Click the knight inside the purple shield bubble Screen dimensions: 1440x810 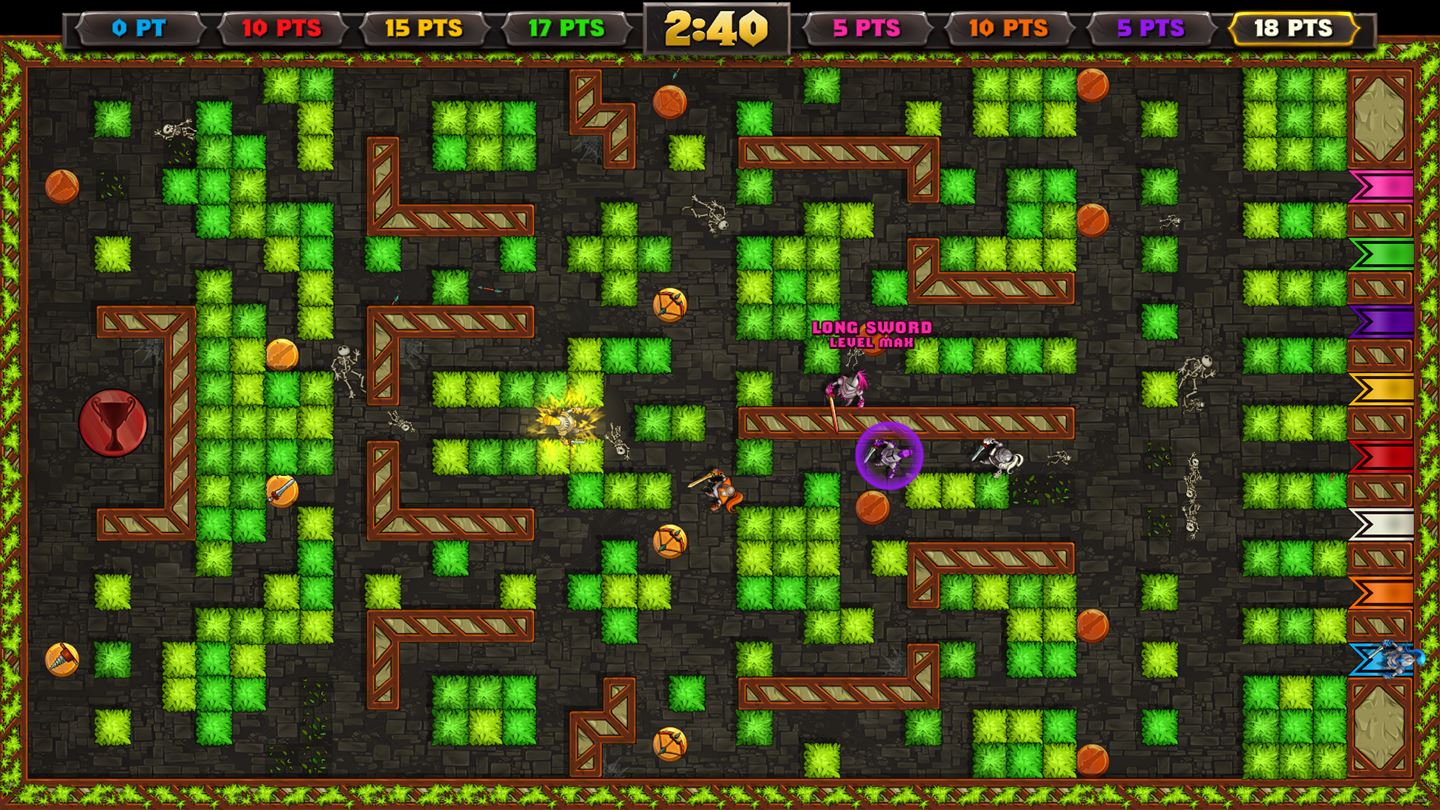(888, 456)
